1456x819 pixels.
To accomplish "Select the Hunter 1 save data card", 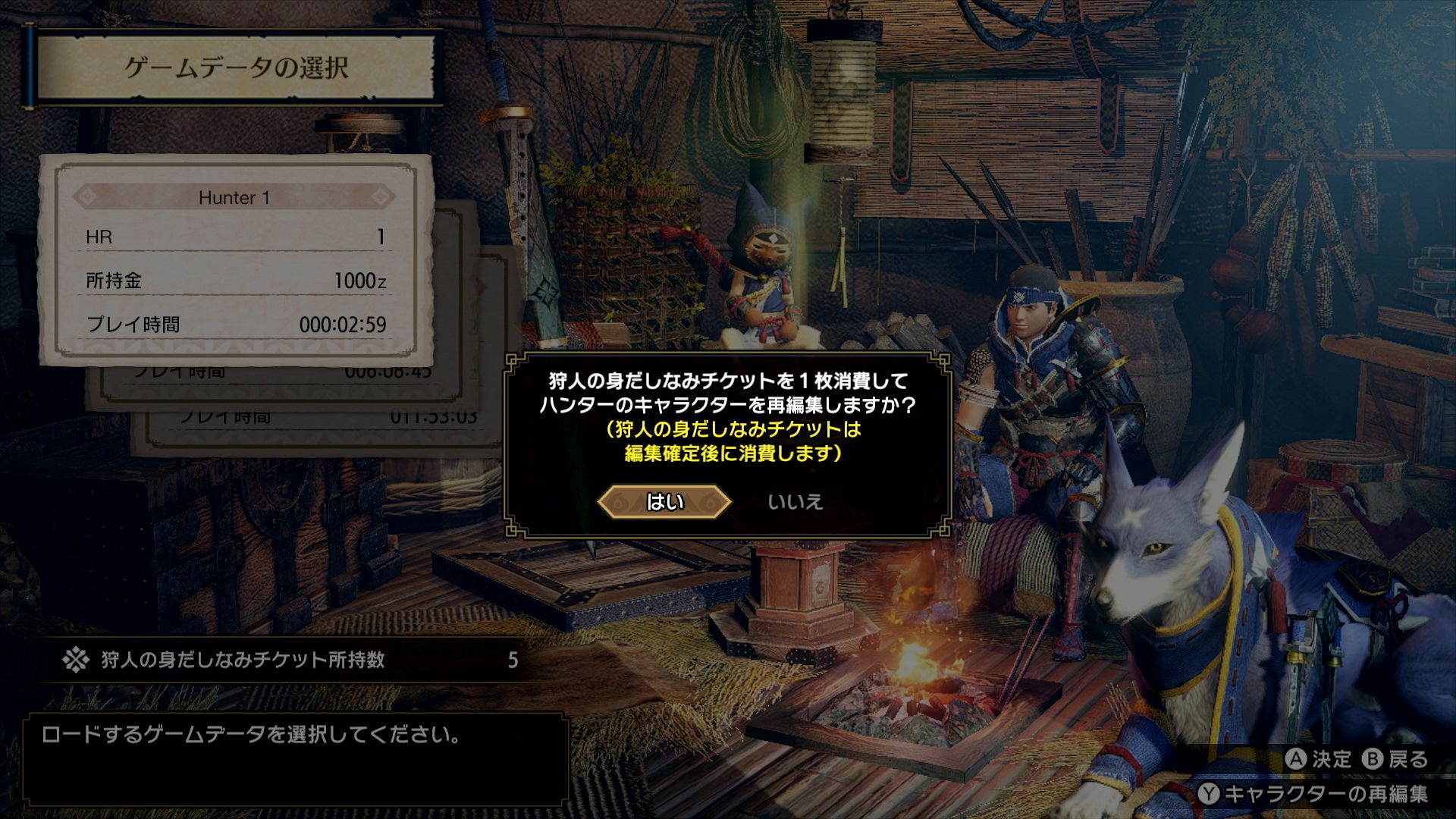I will click(236, 260).
